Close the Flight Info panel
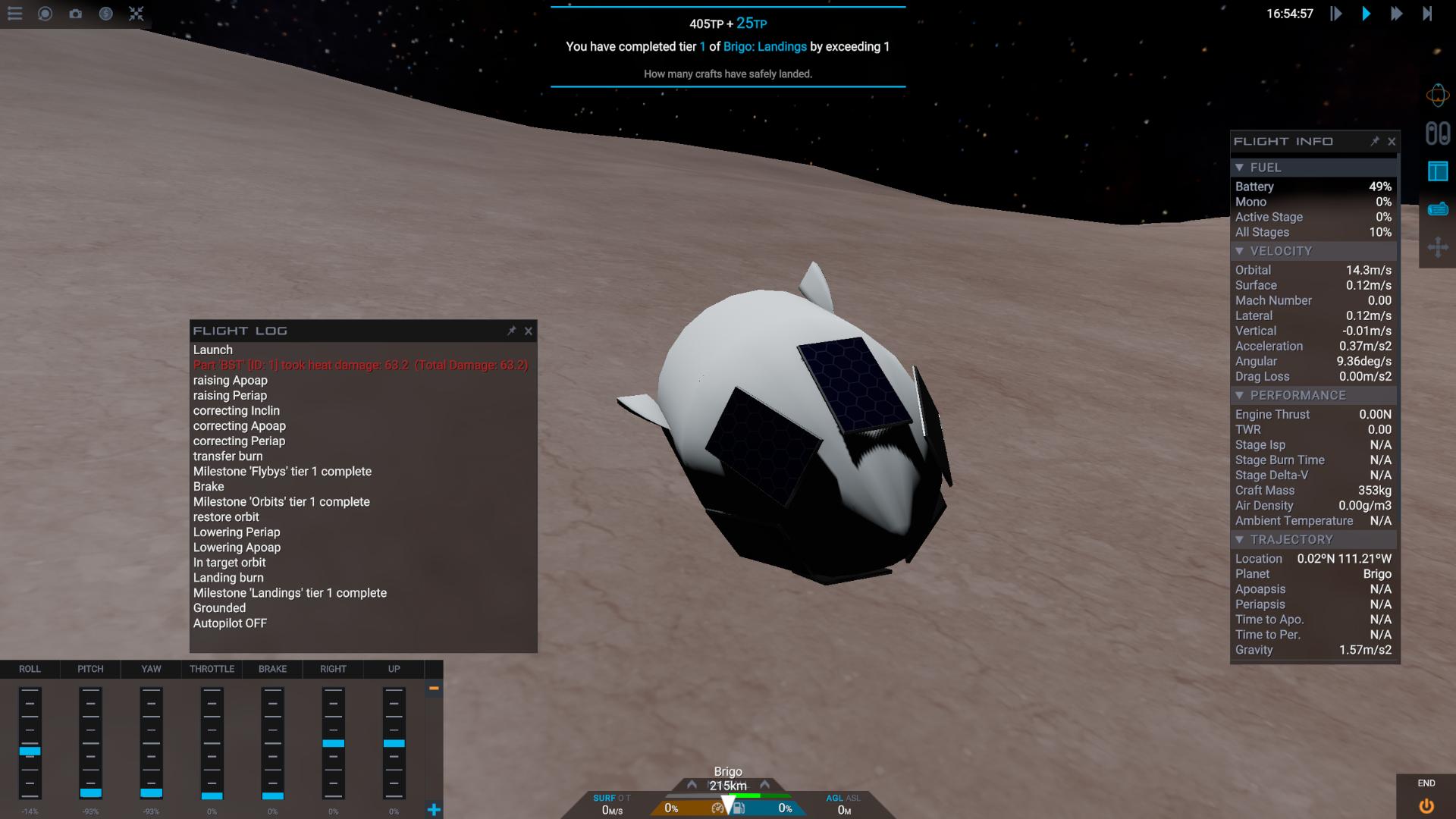This screenshot has height=819, width=1456. coord(1392,141)
